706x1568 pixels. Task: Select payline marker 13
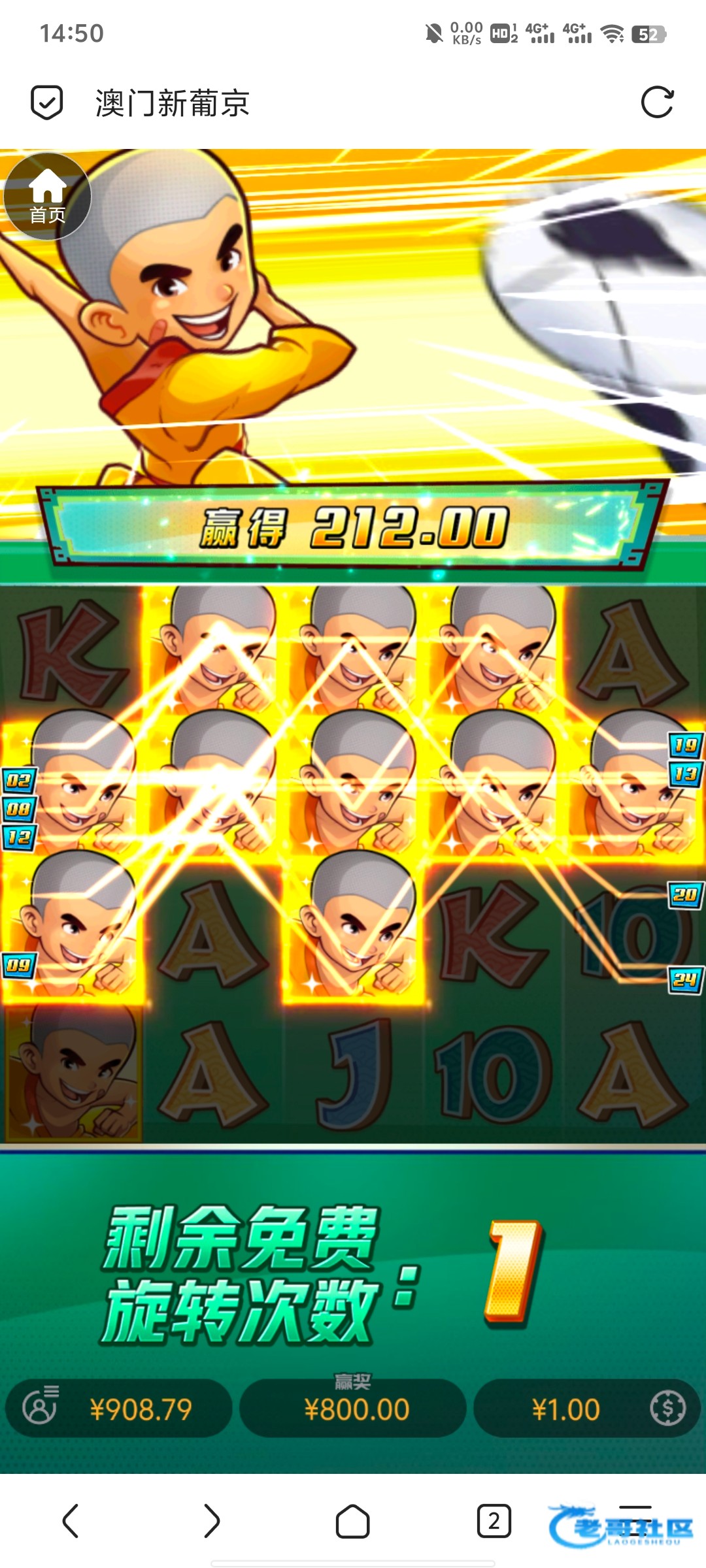(685, 774)
